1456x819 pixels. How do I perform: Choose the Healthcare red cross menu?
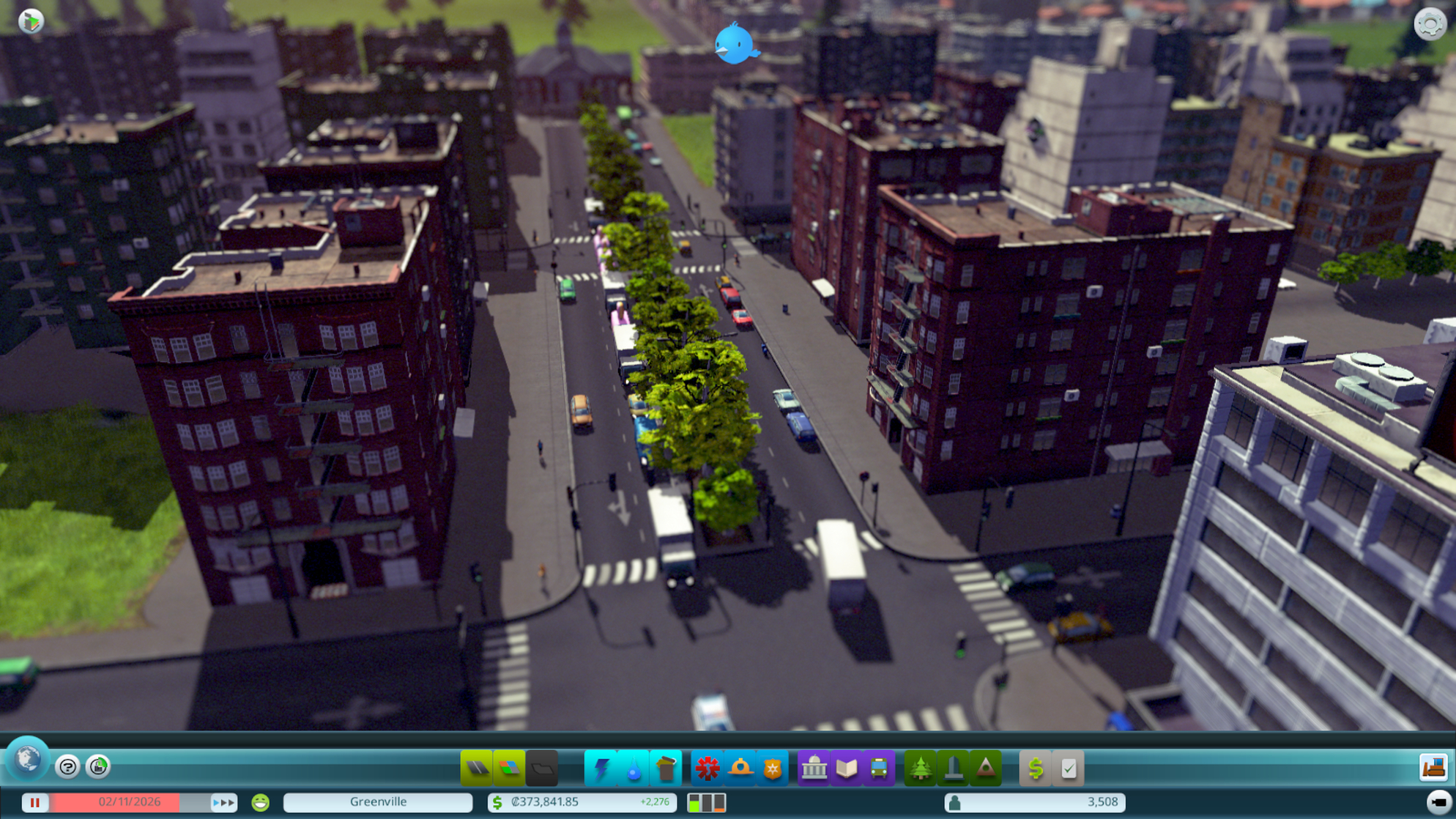(707, 768)
